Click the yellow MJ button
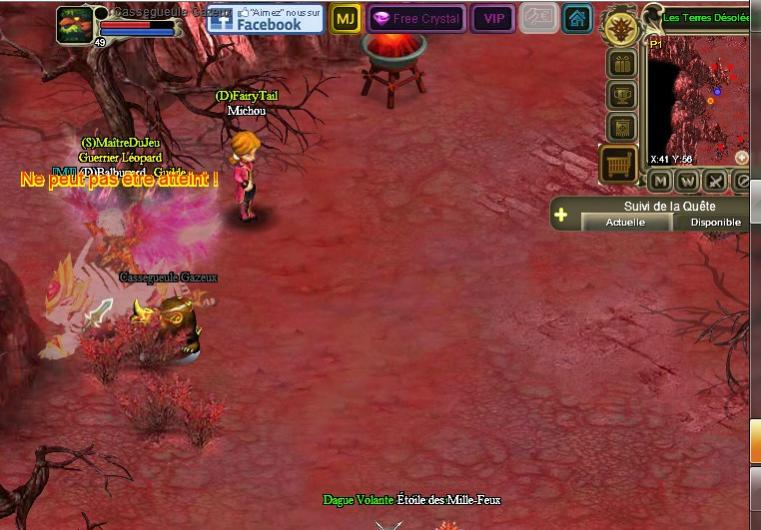Image resolution: width=761 pixels, height=530 pixels. pos(345,18)
